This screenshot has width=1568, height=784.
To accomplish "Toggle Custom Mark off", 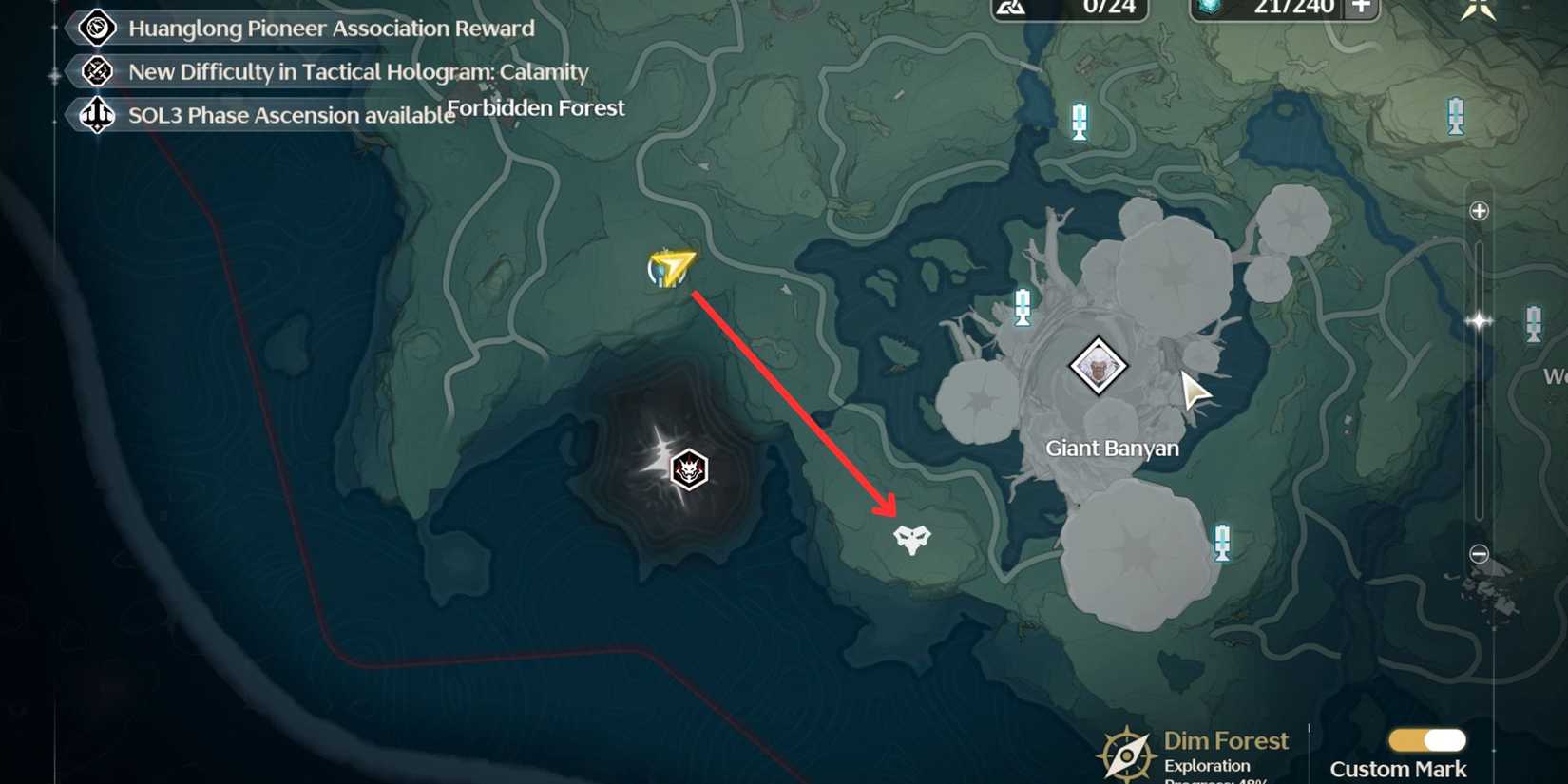I will pos(1425,737).
